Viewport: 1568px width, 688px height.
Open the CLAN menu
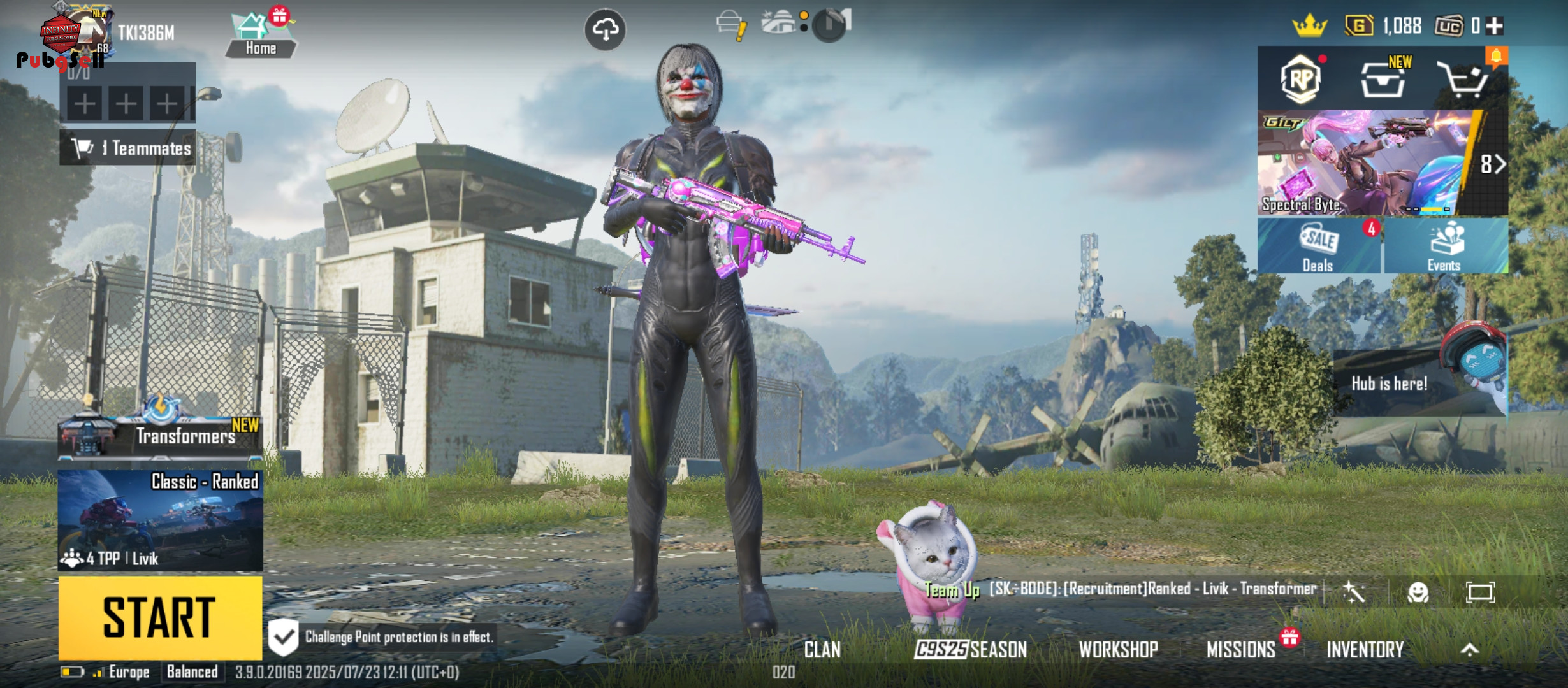(x=822, y=649)
